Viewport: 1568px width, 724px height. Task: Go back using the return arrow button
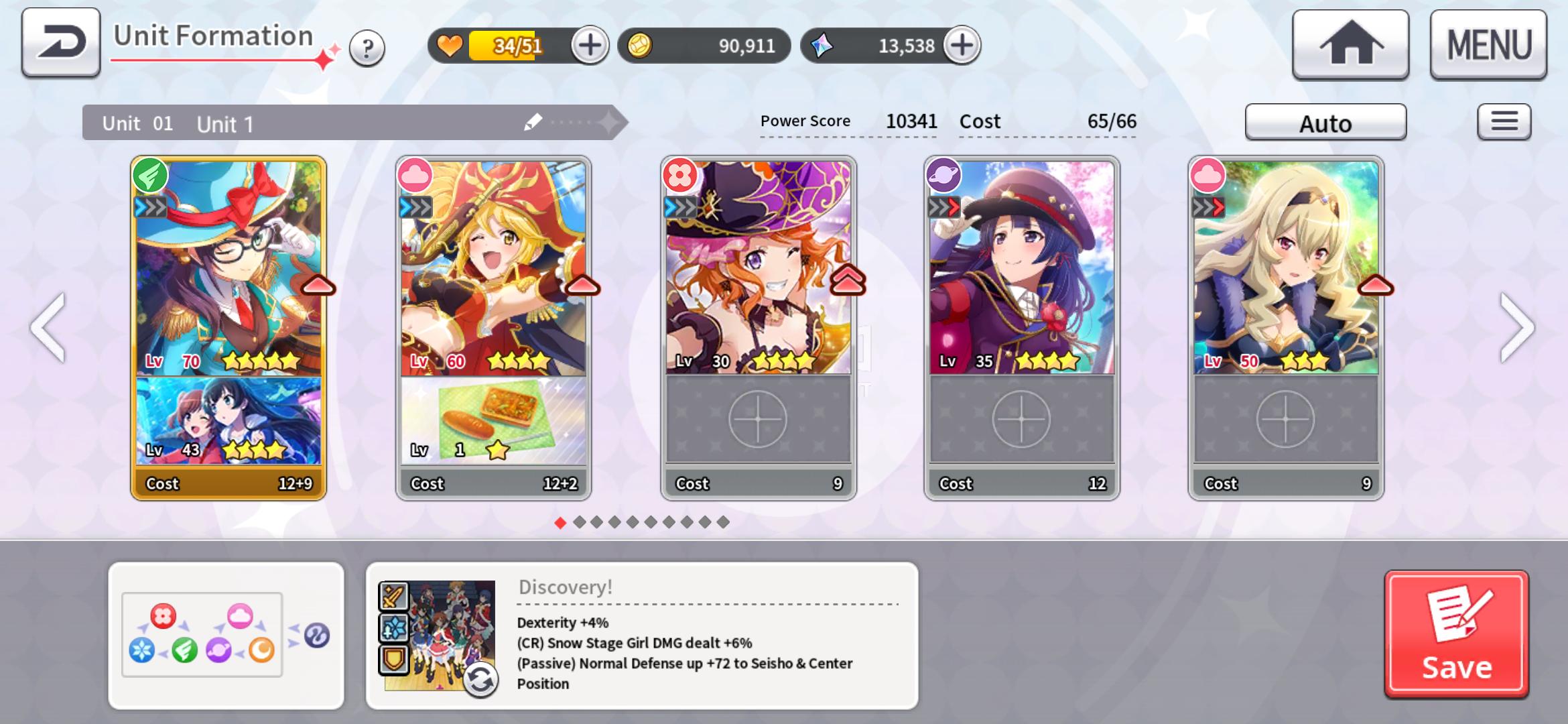[60, 42]
